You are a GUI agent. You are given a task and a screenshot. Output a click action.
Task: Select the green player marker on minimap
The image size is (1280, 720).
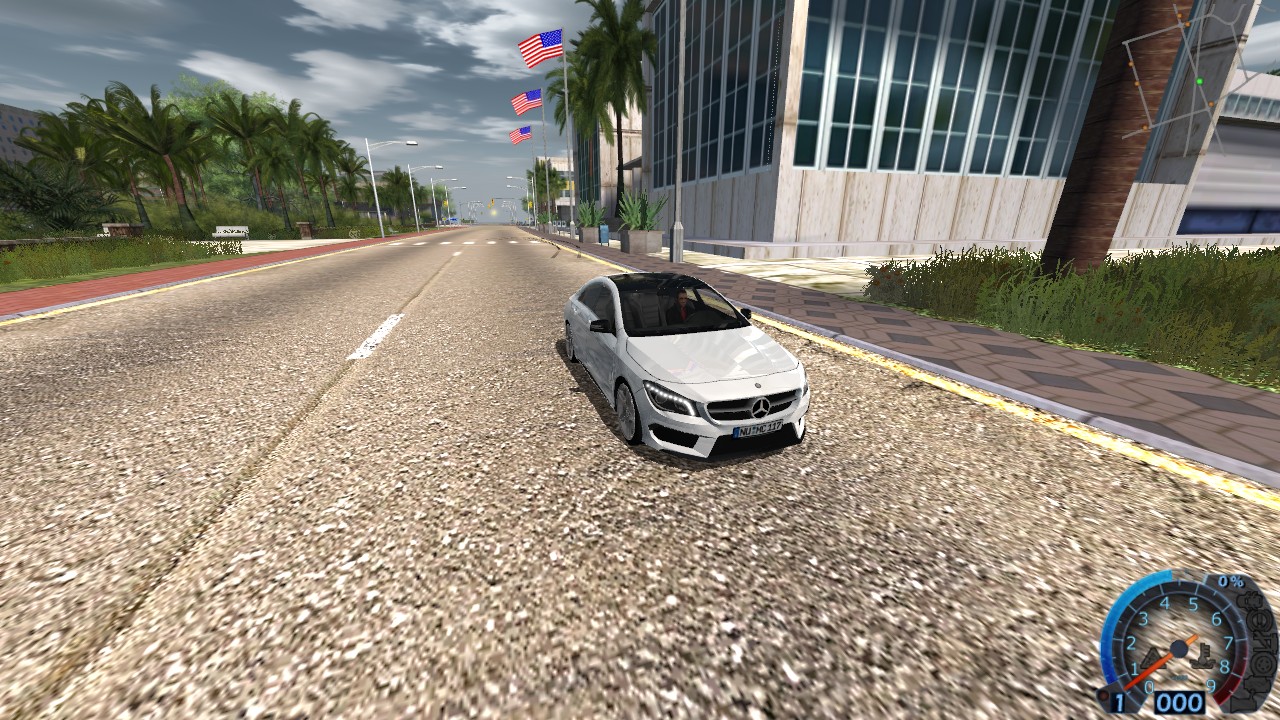pyautogui.click(x=1199, y=81)
